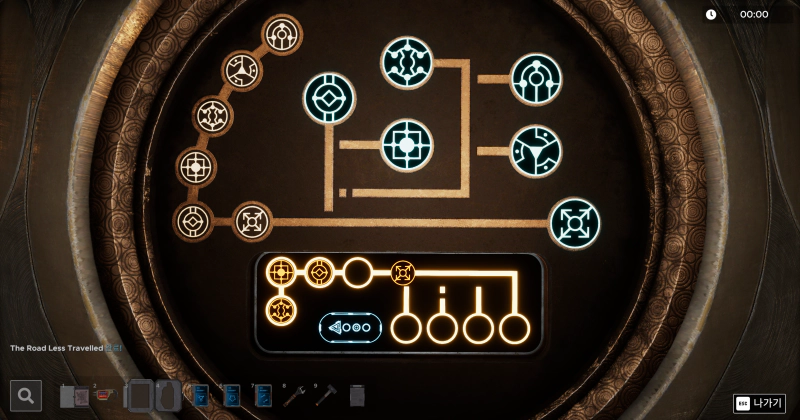
Task: Select the orange four-arrows glyph node
Action: [403, 271]
